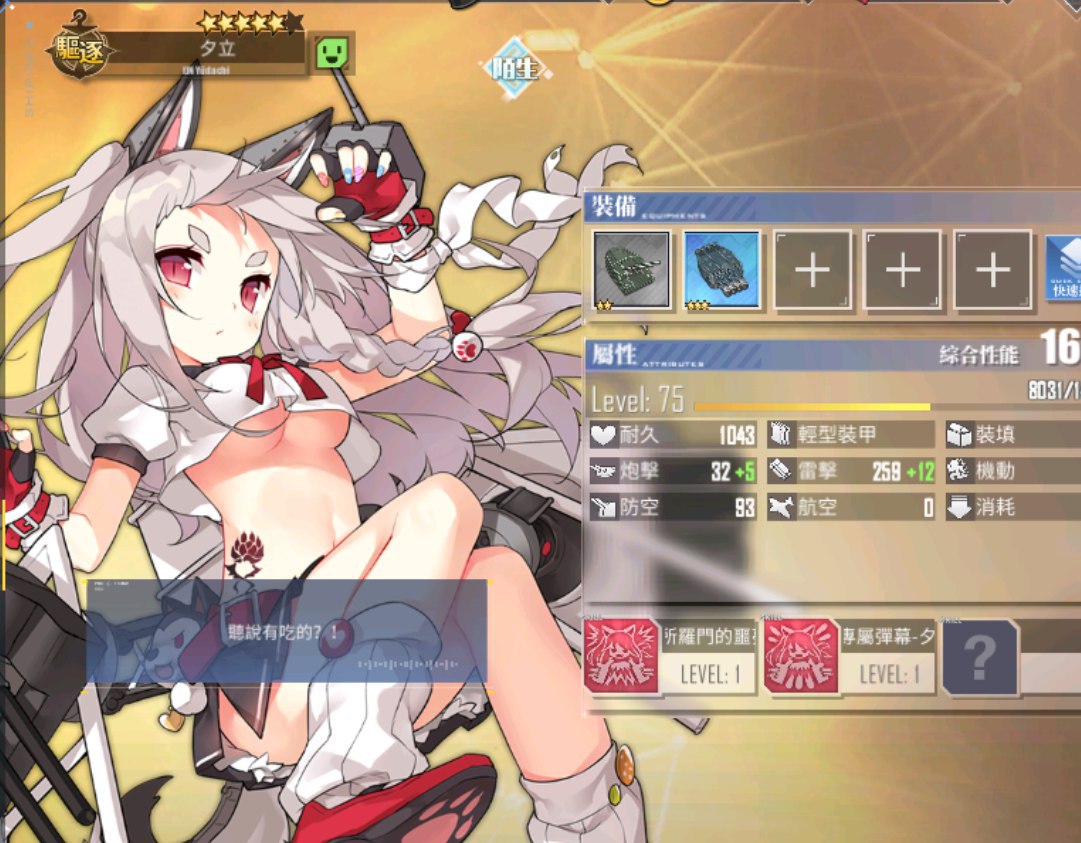This screenshot has height=843, width=1081.
Task: Open the 所羅門的噩夢 skill icon
Action: point(622,656)
